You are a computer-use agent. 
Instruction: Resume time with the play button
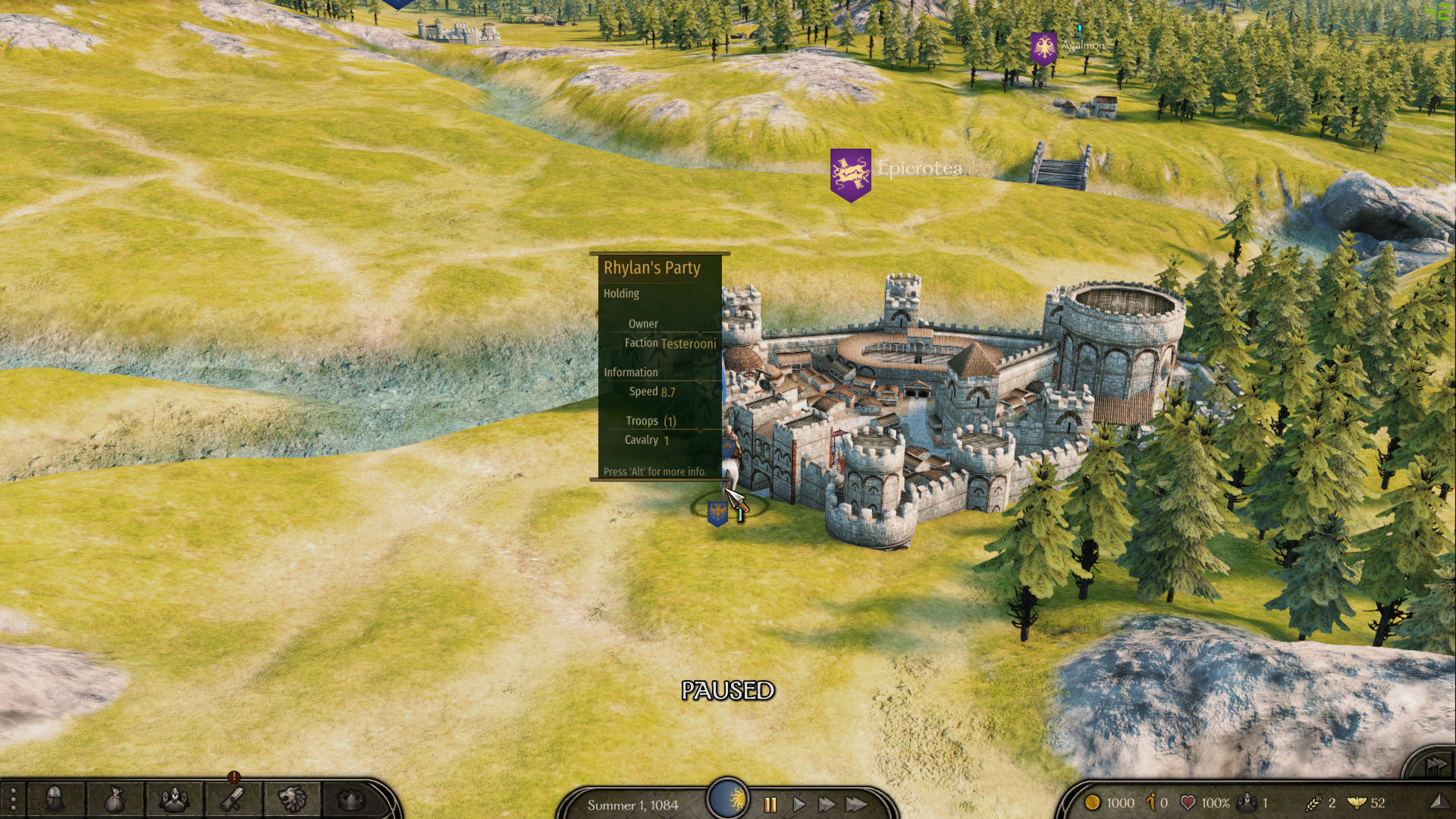799,805
